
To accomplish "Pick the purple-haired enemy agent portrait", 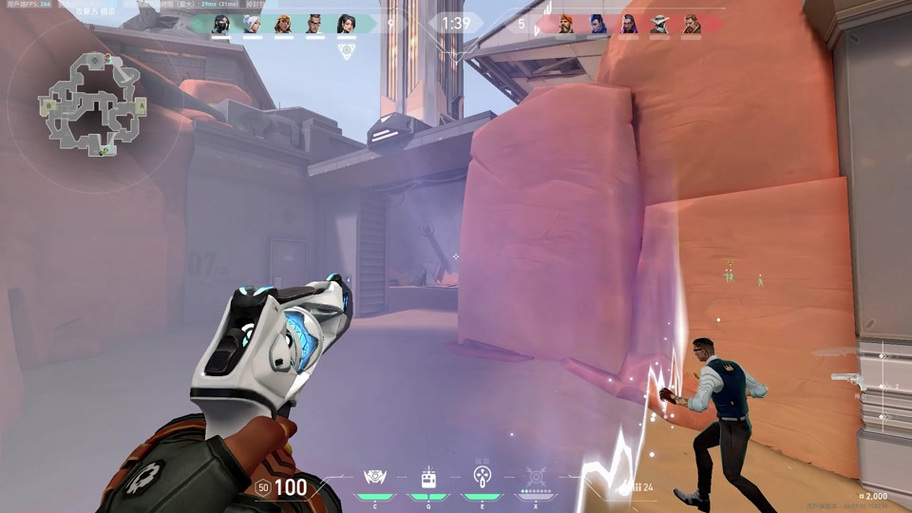I will [629, 24].
